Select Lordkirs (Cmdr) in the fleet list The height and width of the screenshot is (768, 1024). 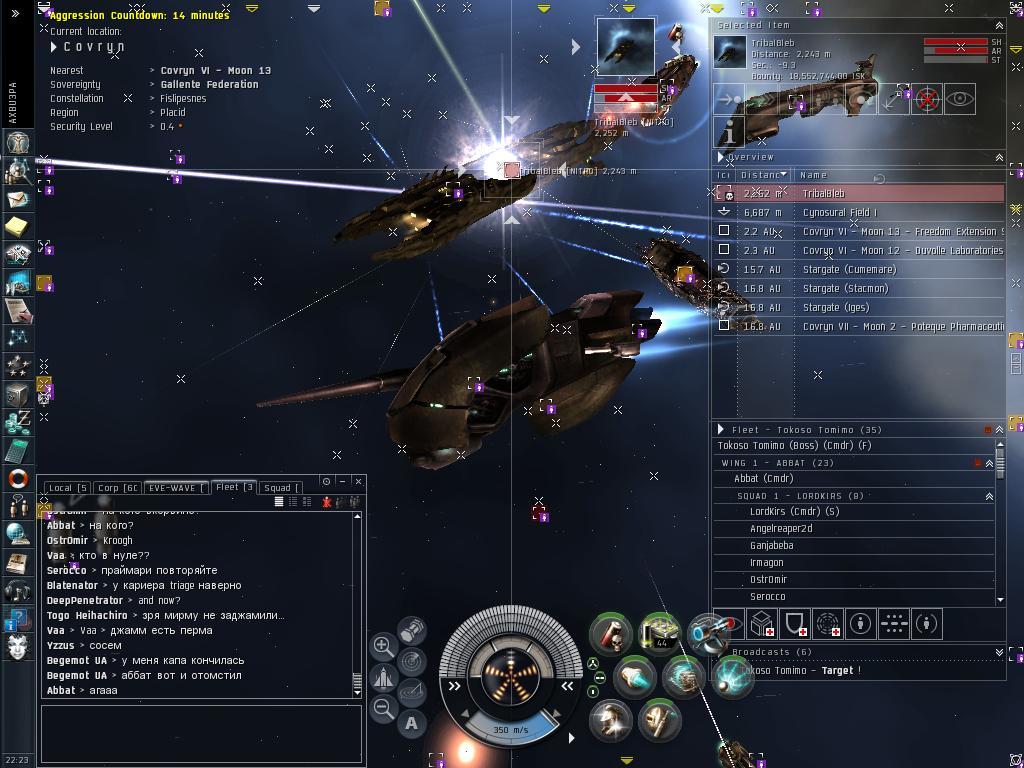pyautogui.click(x=795, y=512)
